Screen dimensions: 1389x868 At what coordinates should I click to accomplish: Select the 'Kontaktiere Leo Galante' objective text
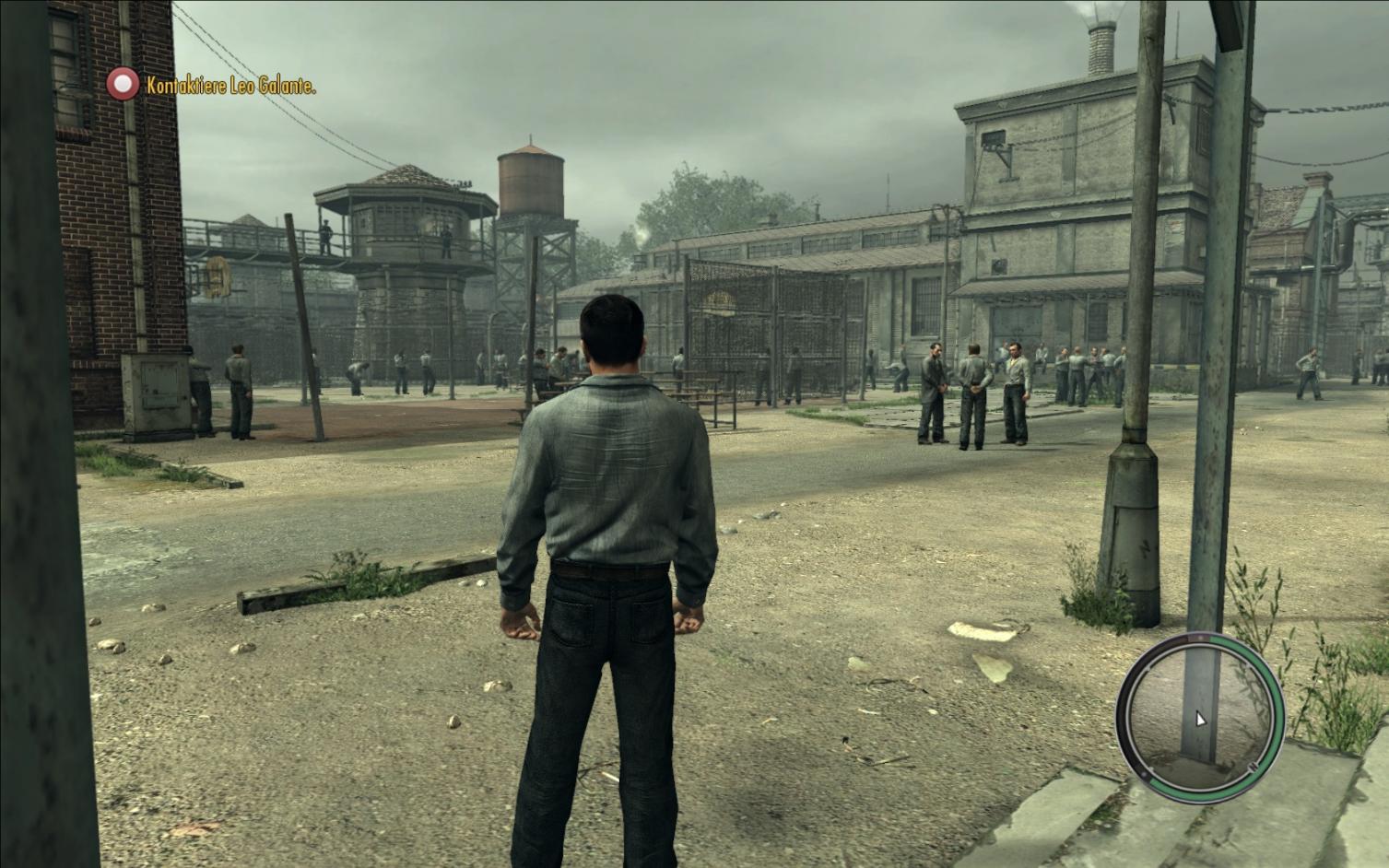(x=231, y=87)
